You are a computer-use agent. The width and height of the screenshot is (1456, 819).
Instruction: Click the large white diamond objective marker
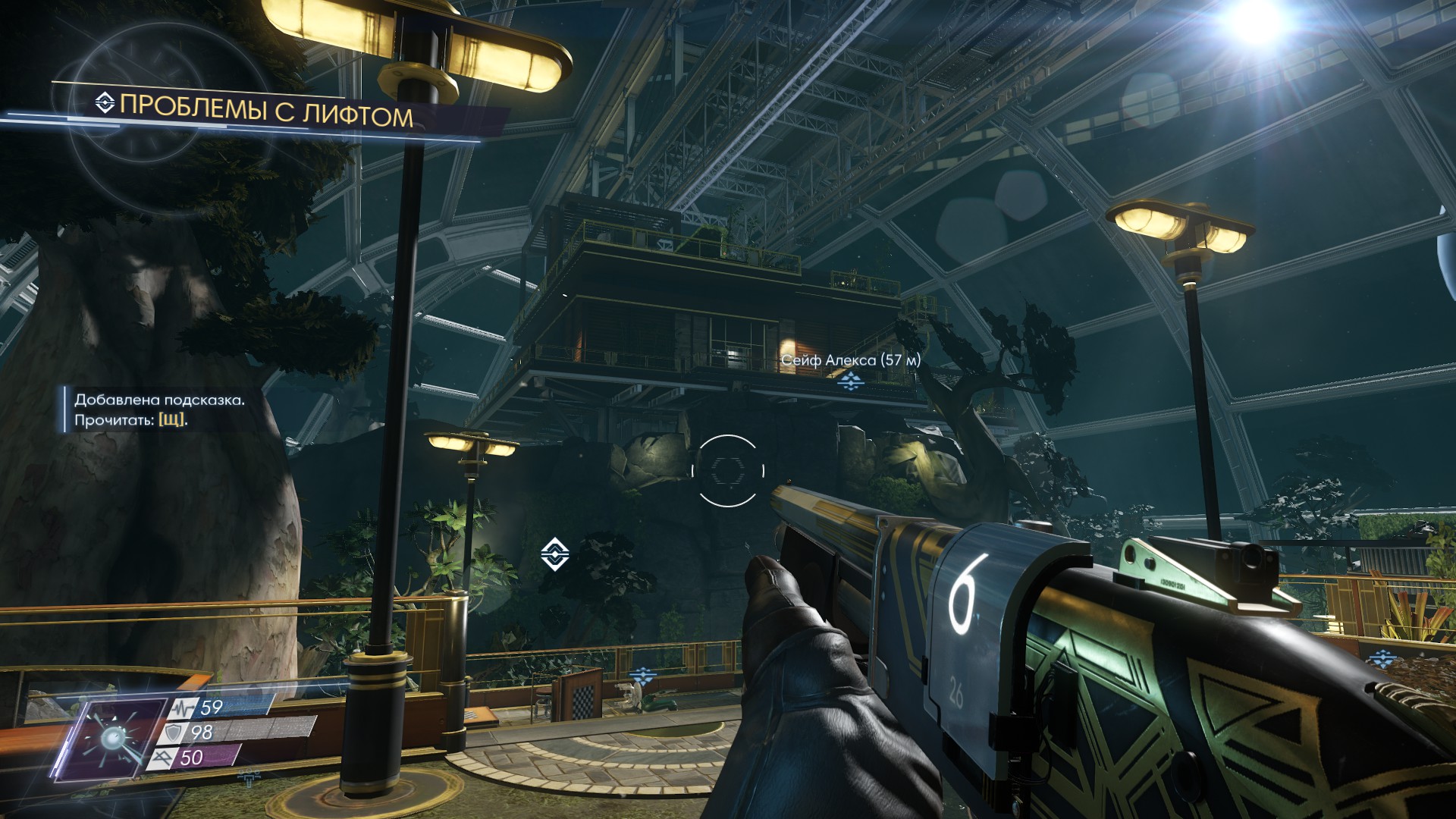(555, 553)
